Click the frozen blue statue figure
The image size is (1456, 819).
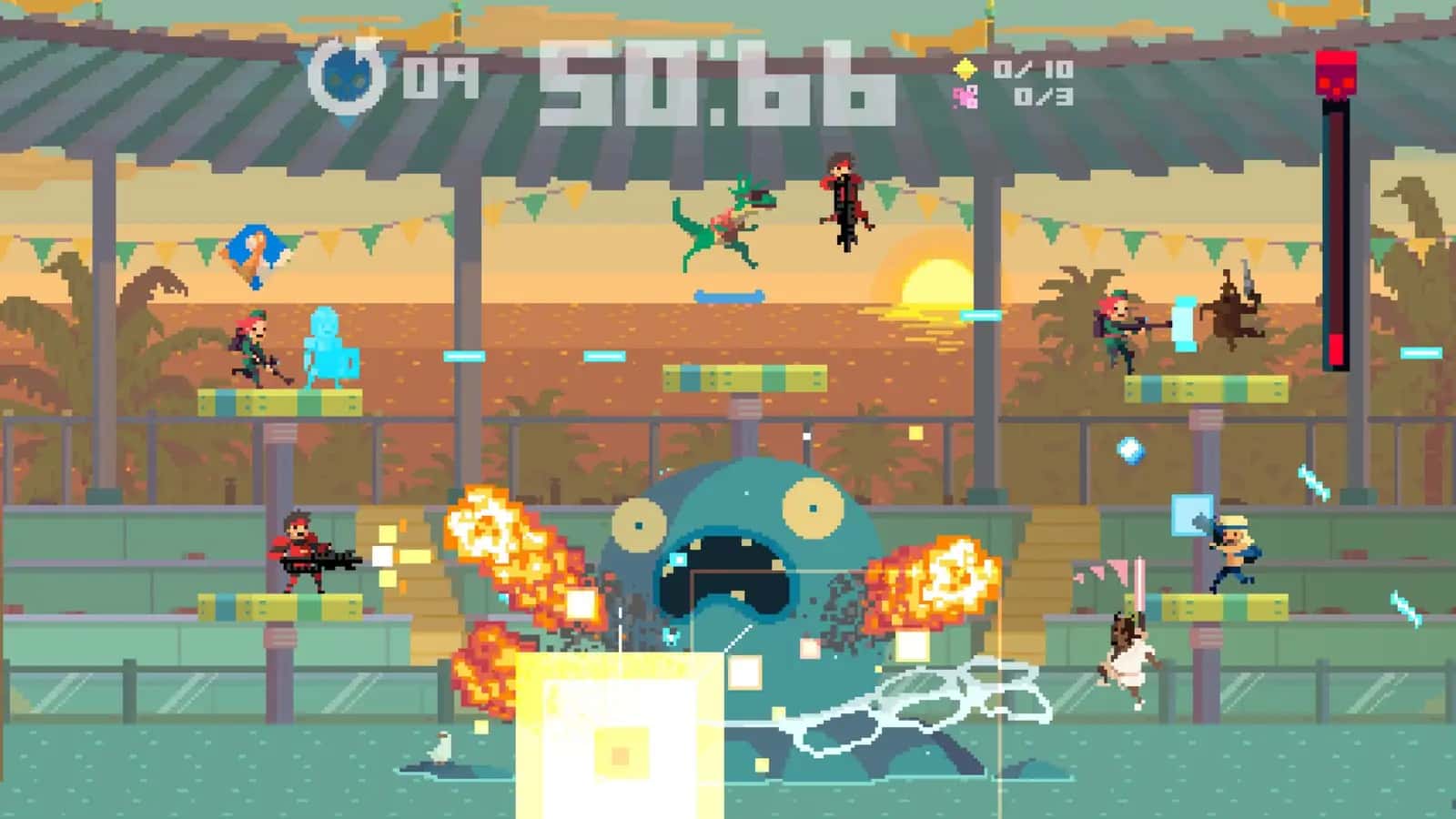coord(329,346)
